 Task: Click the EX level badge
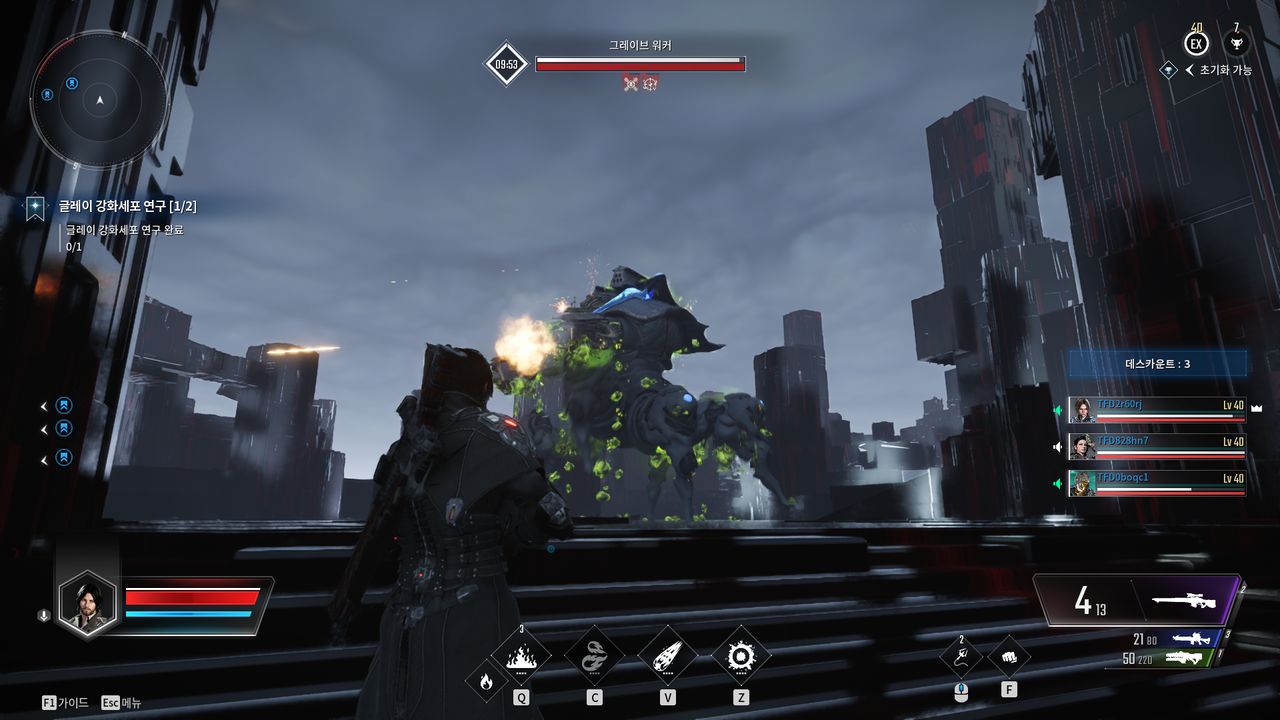pyautogui.click(x=1196, y=44)
